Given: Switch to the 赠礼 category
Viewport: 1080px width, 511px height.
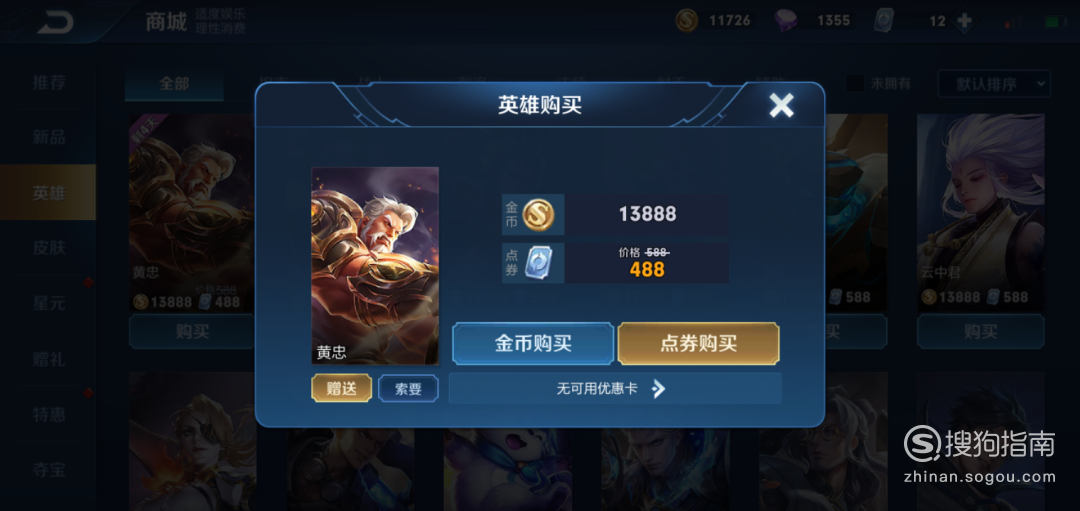Looking at the screenshot, I should click(x=48, y=357).
